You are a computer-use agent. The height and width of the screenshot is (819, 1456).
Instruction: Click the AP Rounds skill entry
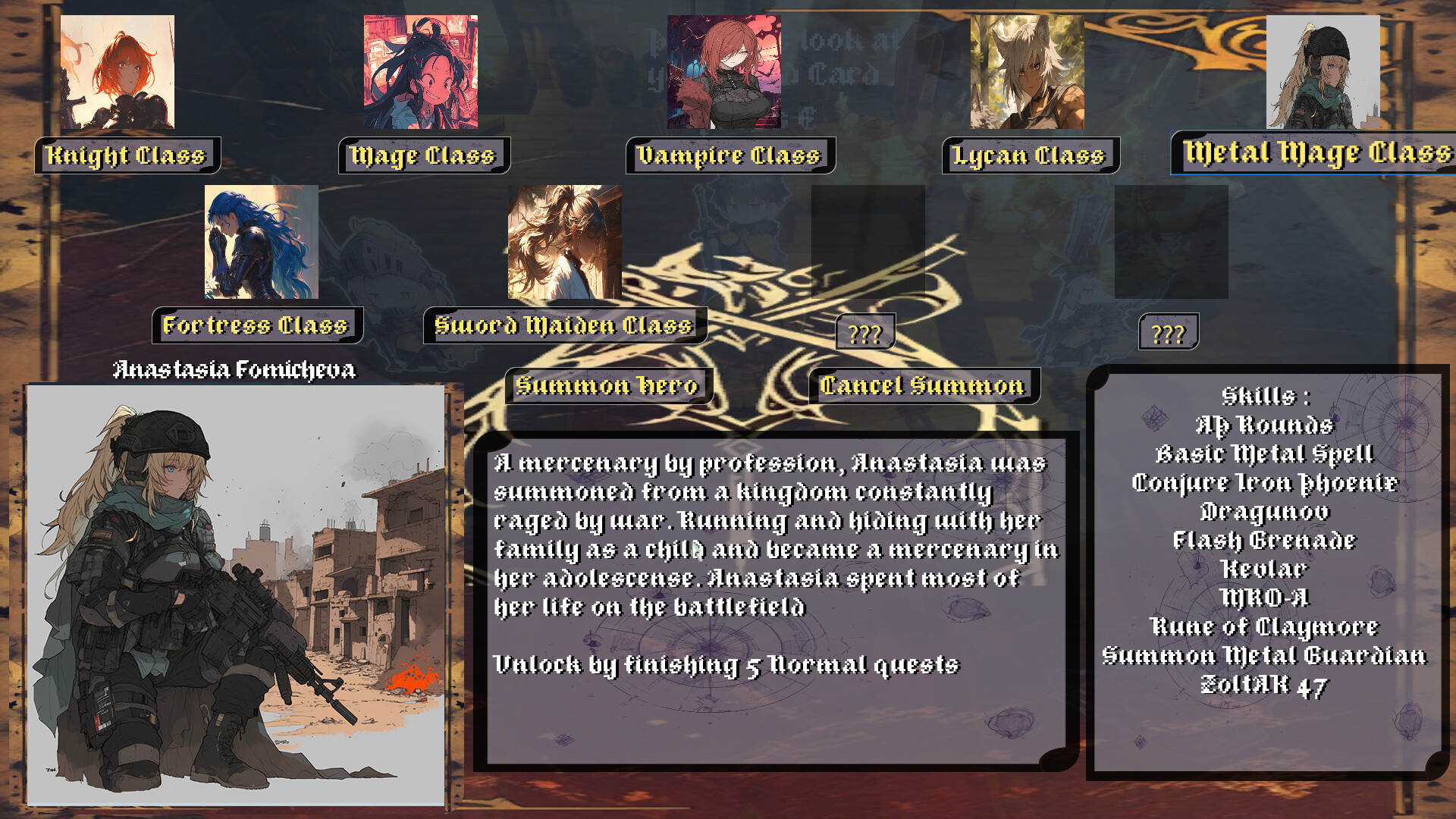point(1263,427)
